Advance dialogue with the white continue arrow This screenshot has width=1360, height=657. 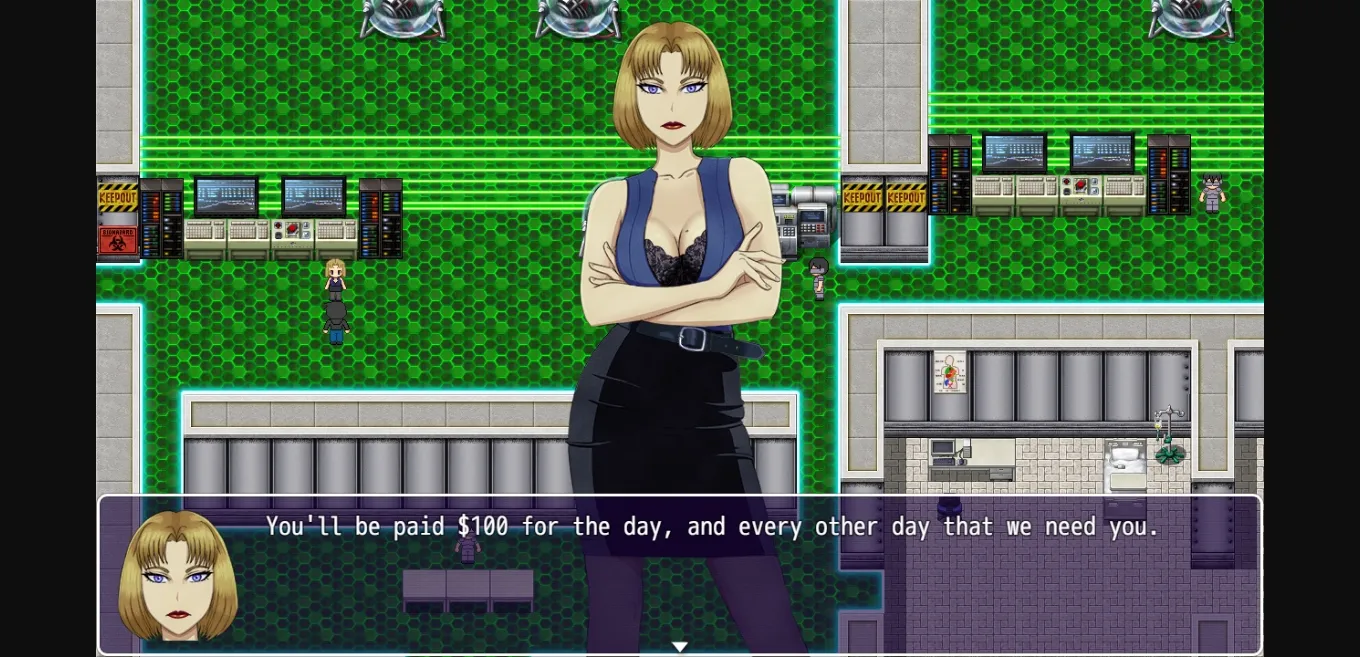click(x=680, y=647)
